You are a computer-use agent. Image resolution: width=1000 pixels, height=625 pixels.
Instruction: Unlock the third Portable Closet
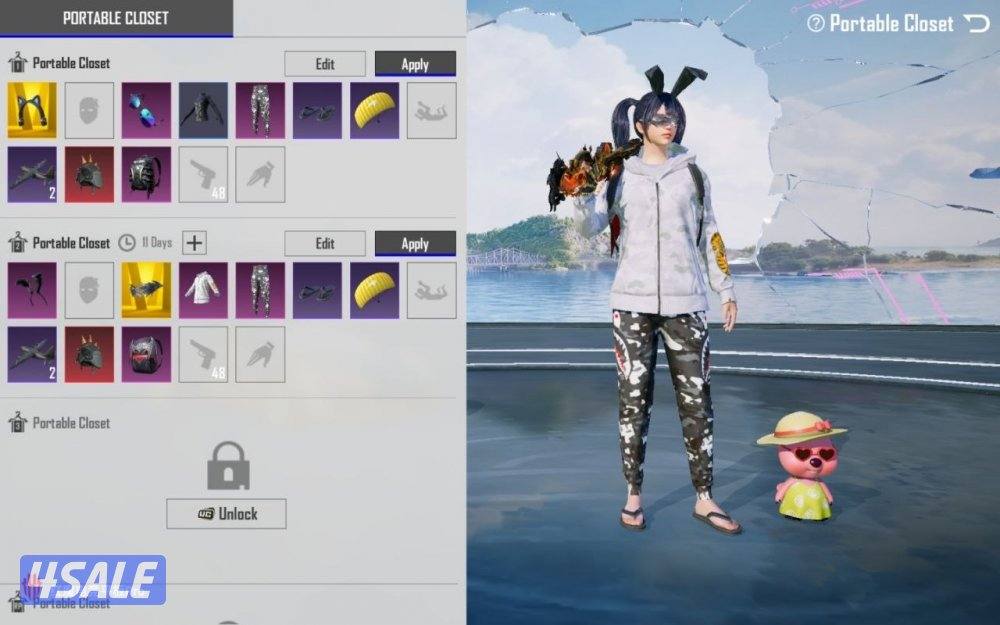click(x=226, y=514)
